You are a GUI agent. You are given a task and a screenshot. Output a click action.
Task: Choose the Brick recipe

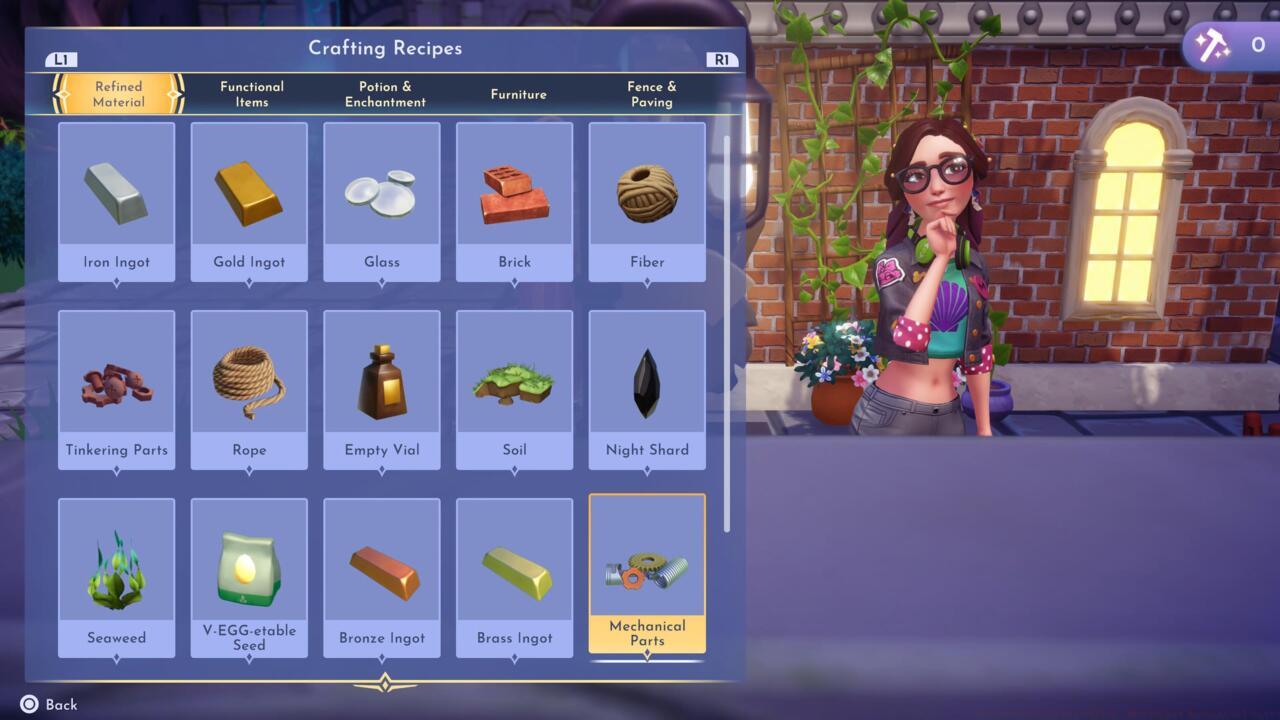(514, 202)
